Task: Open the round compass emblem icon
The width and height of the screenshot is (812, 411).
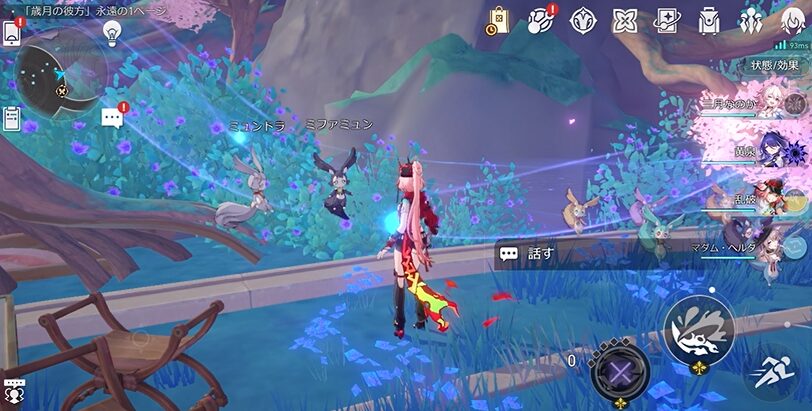Action: click(x=583, y=20)
